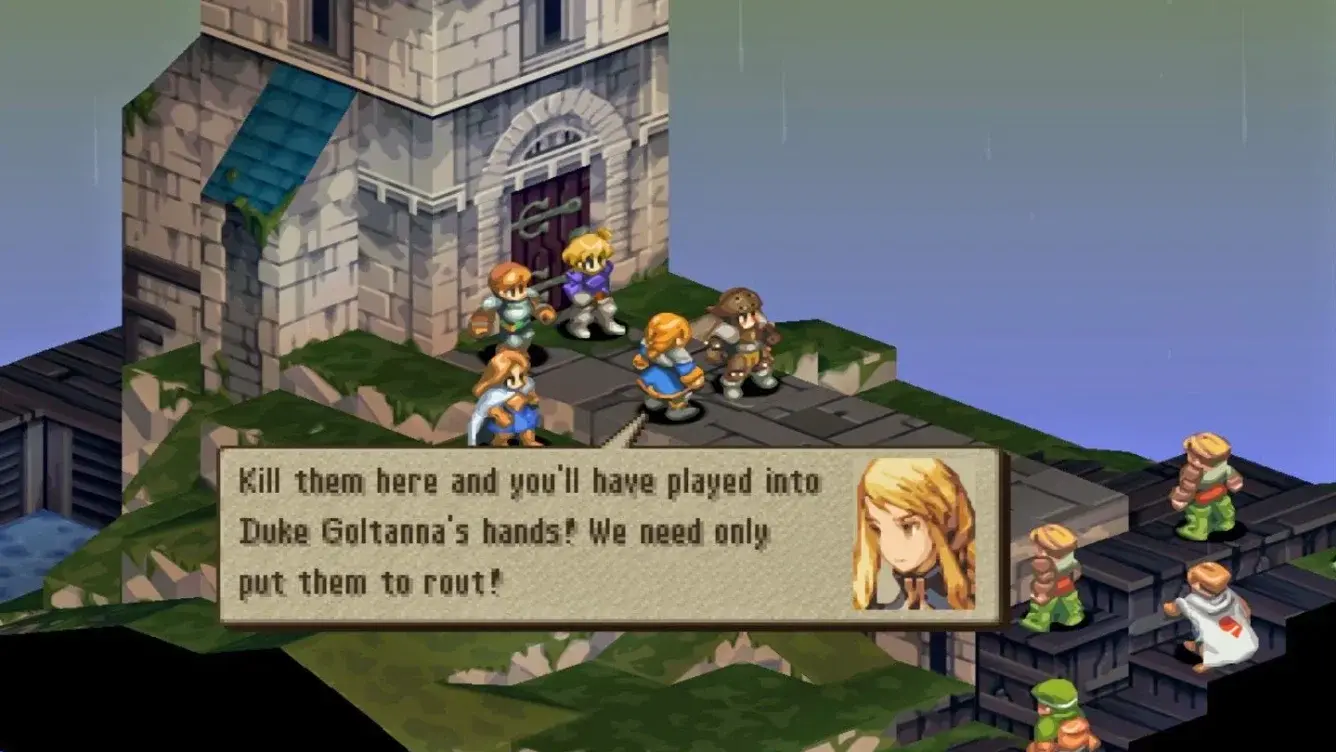Screen dimensions: 1336x752
Task: Select the blonde knight sprite near the castle door
Action: click(590, 275)
